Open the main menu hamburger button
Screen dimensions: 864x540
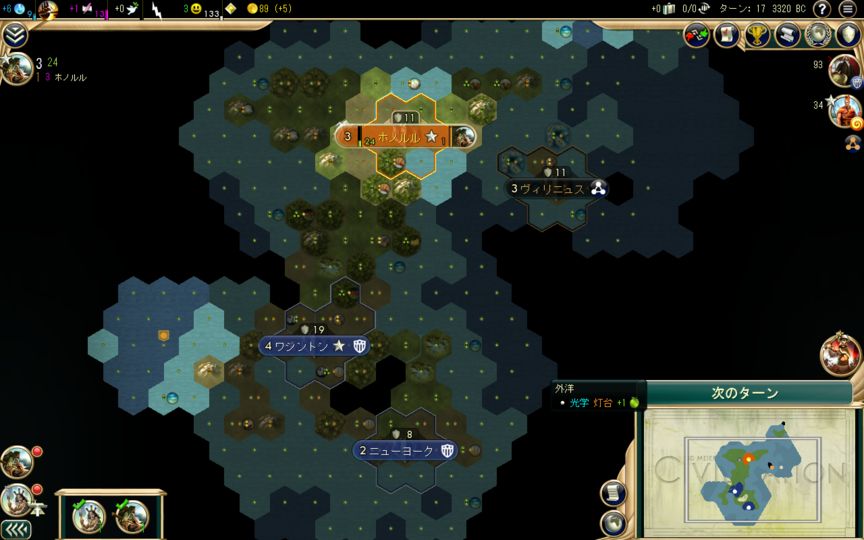click(x=847, y=9)
